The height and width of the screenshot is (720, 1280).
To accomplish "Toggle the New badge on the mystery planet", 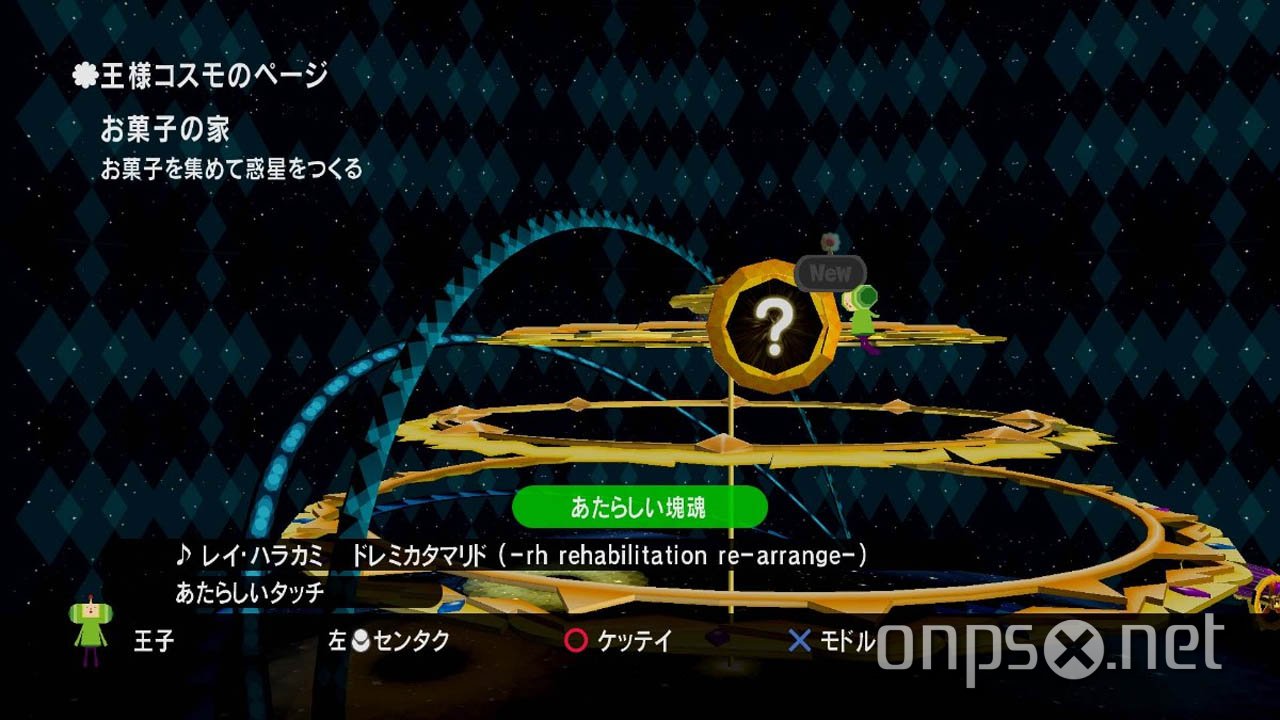I will point(830,272).
